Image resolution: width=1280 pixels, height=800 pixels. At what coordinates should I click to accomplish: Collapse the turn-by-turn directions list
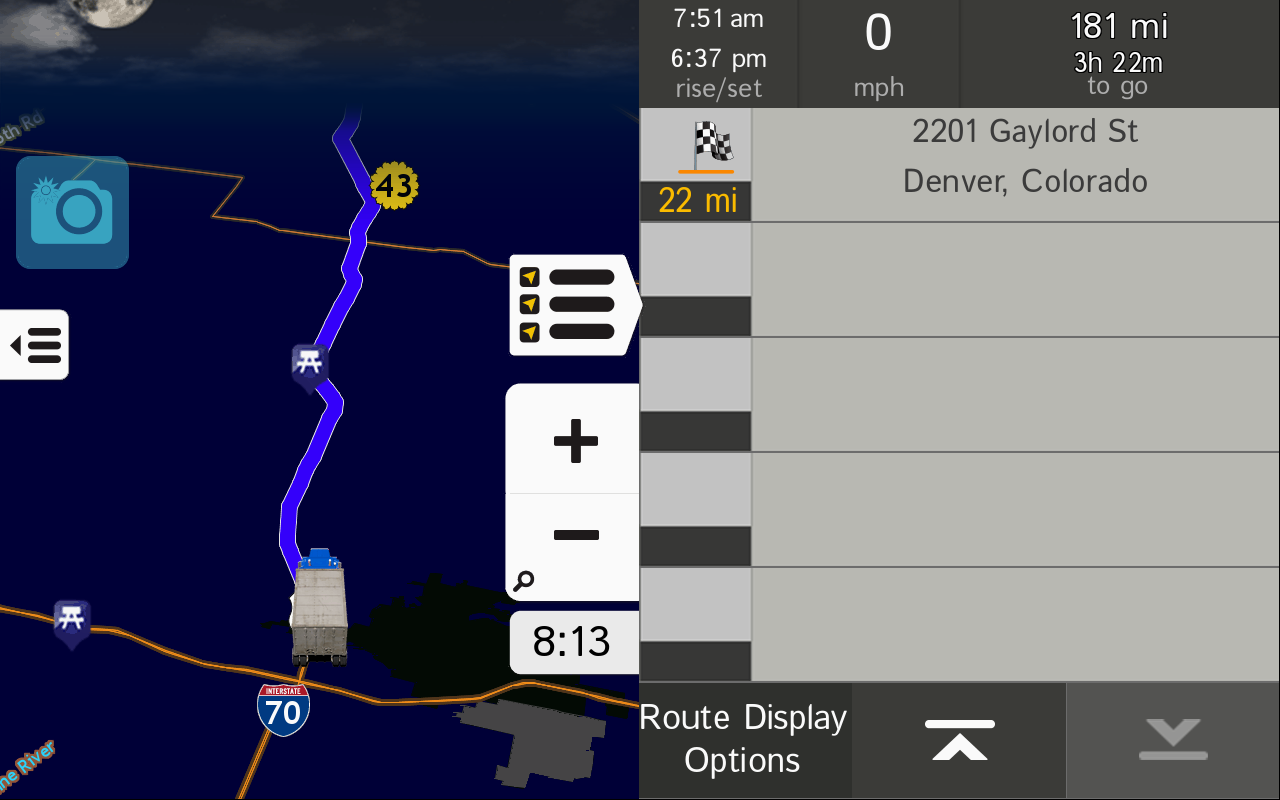574,304
